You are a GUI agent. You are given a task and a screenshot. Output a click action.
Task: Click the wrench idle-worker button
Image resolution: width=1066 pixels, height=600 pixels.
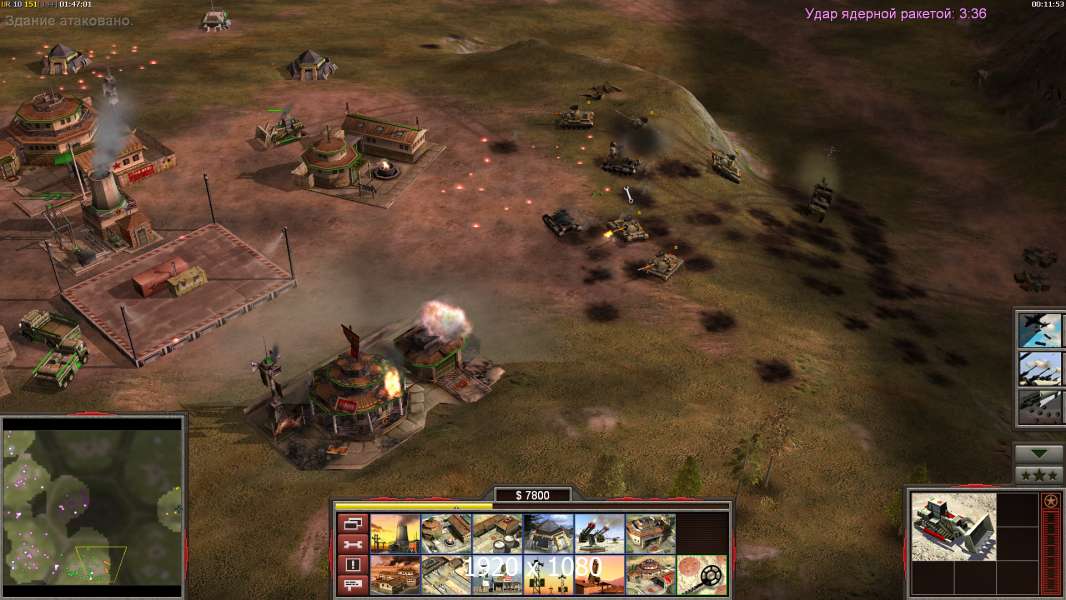point(352,544)
